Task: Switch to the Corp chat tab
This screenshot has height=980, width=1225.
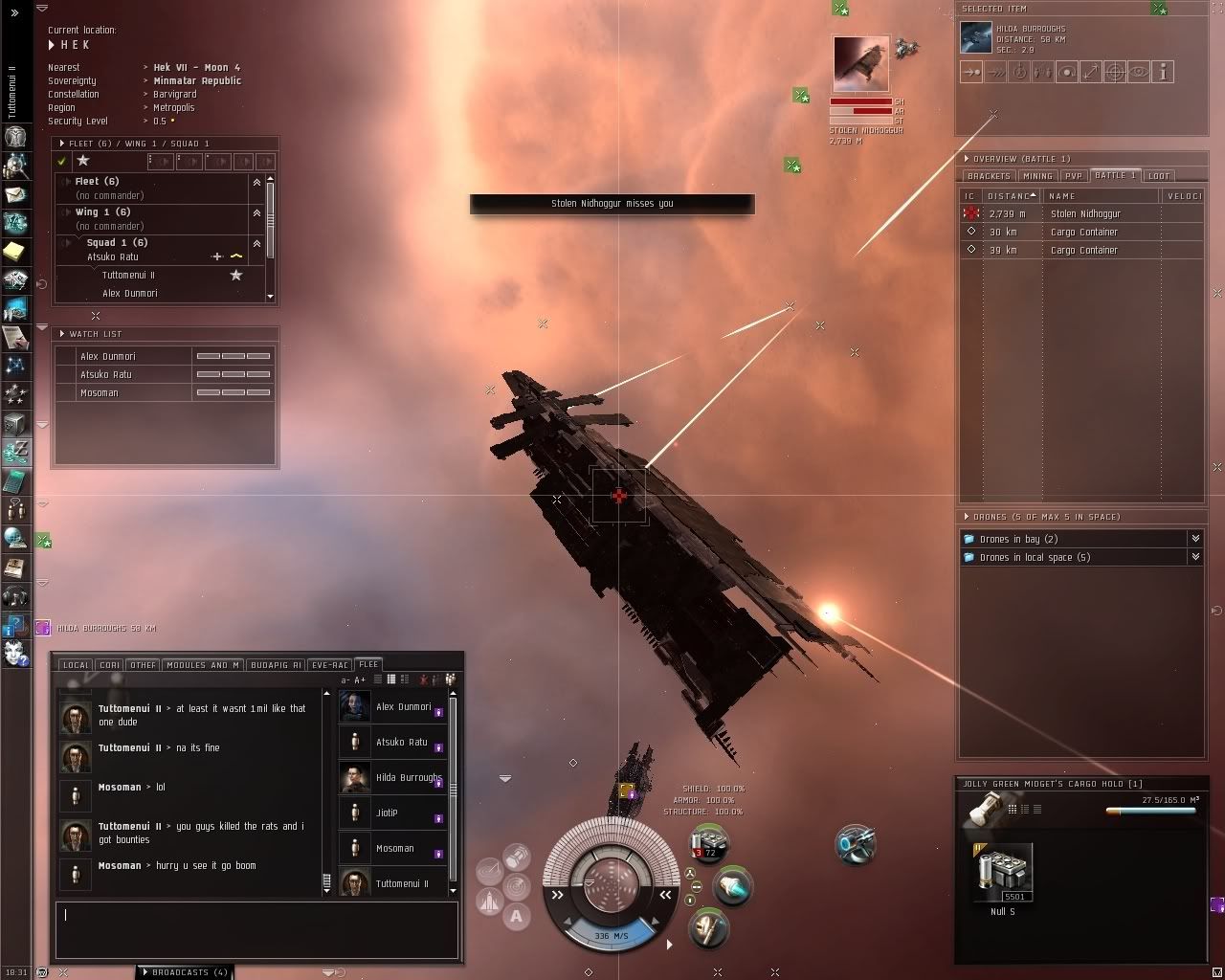Action: (109, 665)
